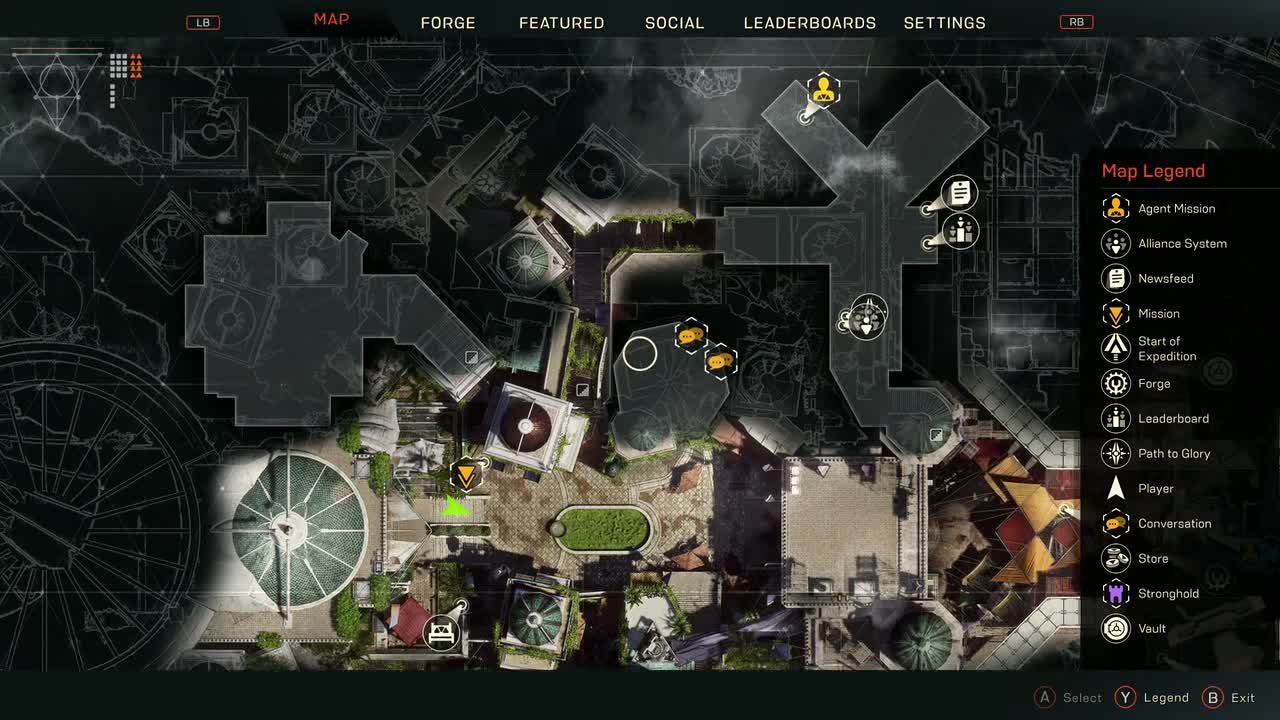Choose the Vault legend entry
Viewport: 1280px width, 720px height.
pos(1151,629)
